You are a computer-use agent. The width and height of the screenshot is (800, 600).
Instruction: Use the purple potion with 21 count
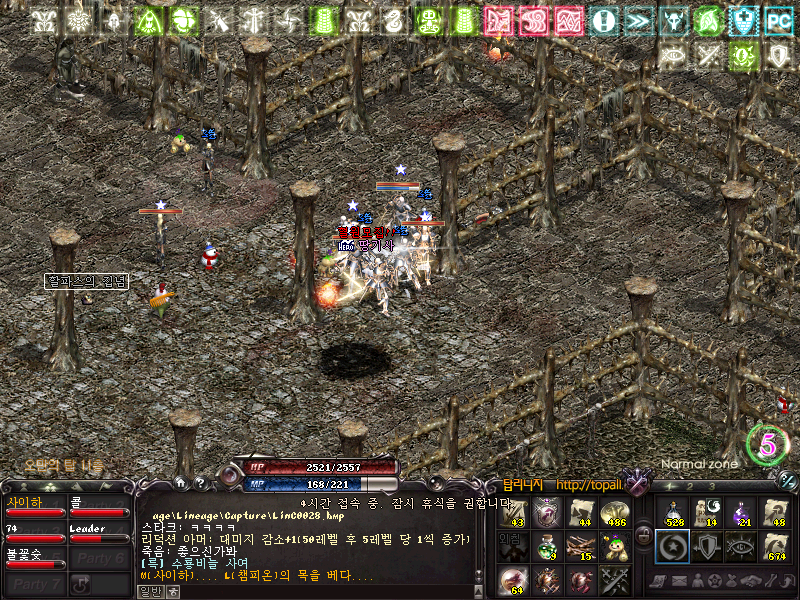(741, 512)
